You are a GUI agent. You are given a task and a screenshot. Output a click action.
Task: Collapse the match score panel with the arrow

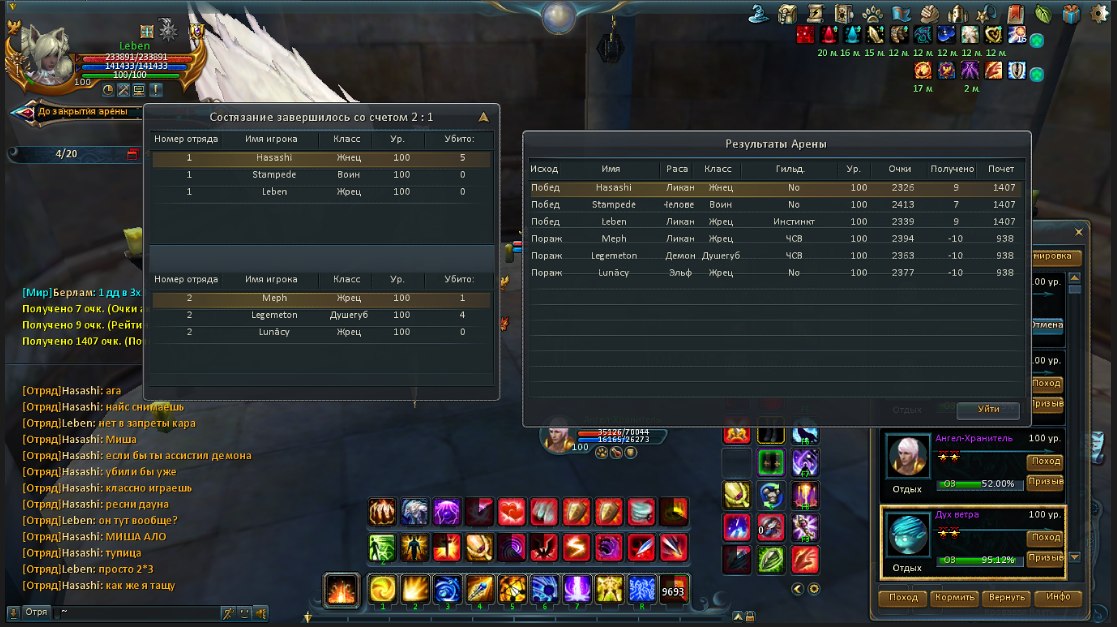(x=484, y=116)
